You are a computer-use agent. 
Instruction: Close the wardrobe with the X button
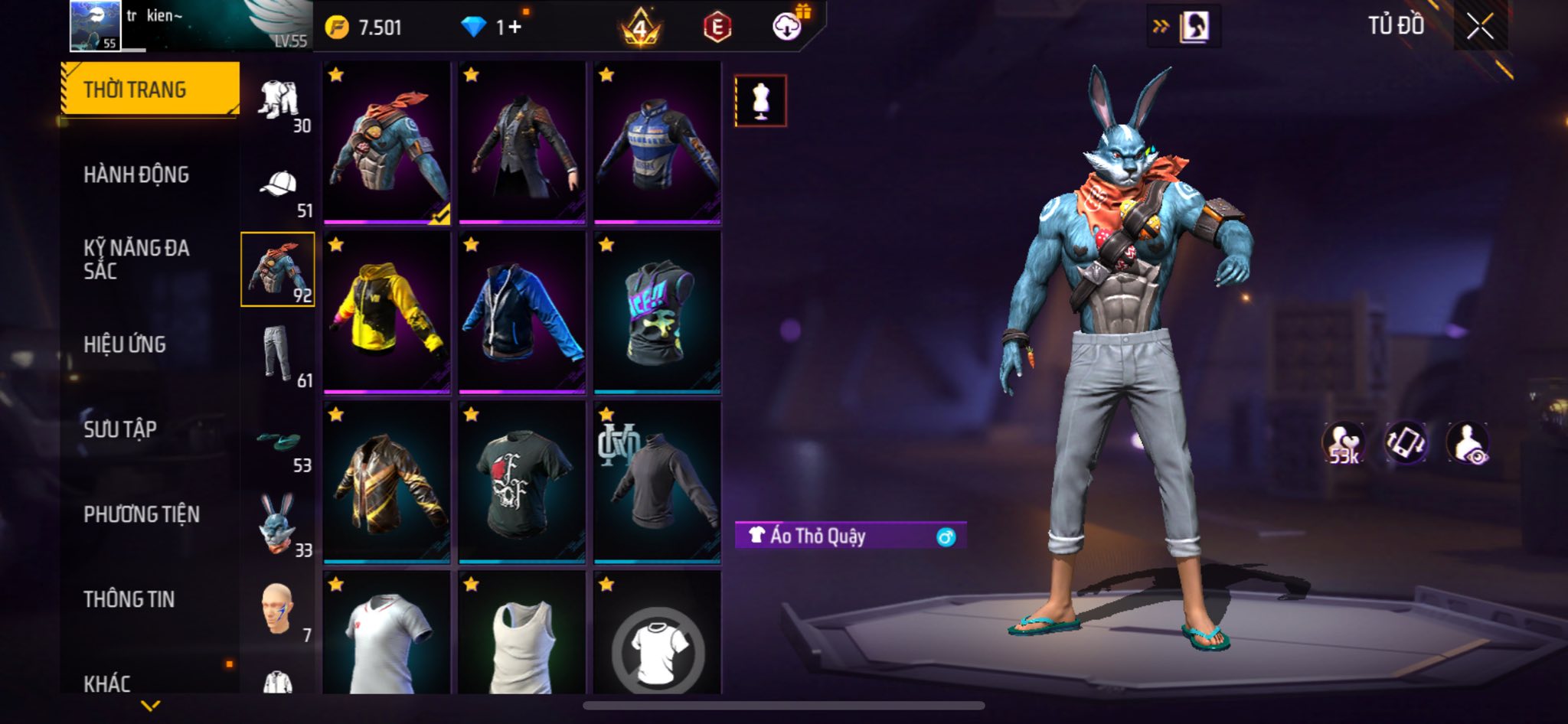[1480, 27]
